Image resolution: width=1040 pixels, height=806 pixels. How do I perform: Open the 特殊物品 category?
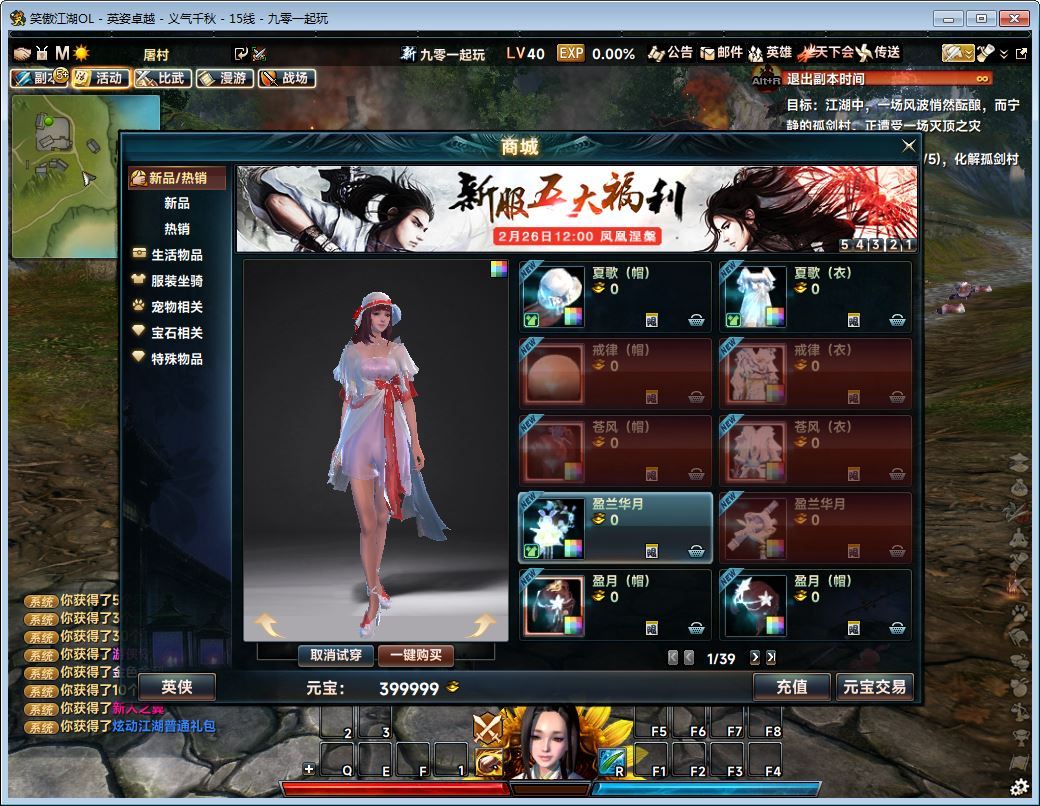tap(176, 359)
